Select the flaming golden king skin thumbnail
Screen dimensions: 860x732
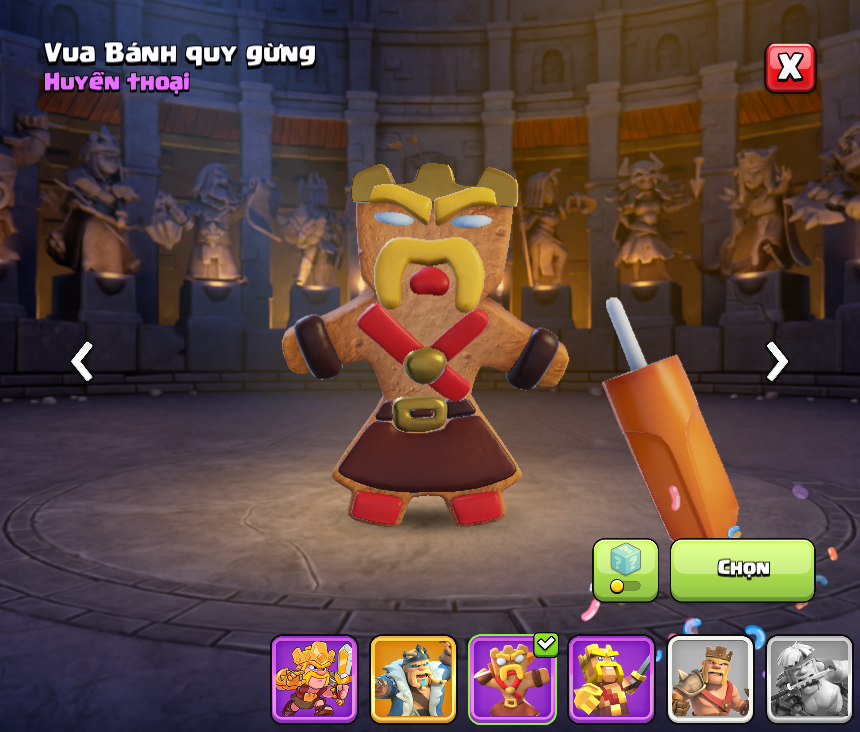tap(314, 679)
